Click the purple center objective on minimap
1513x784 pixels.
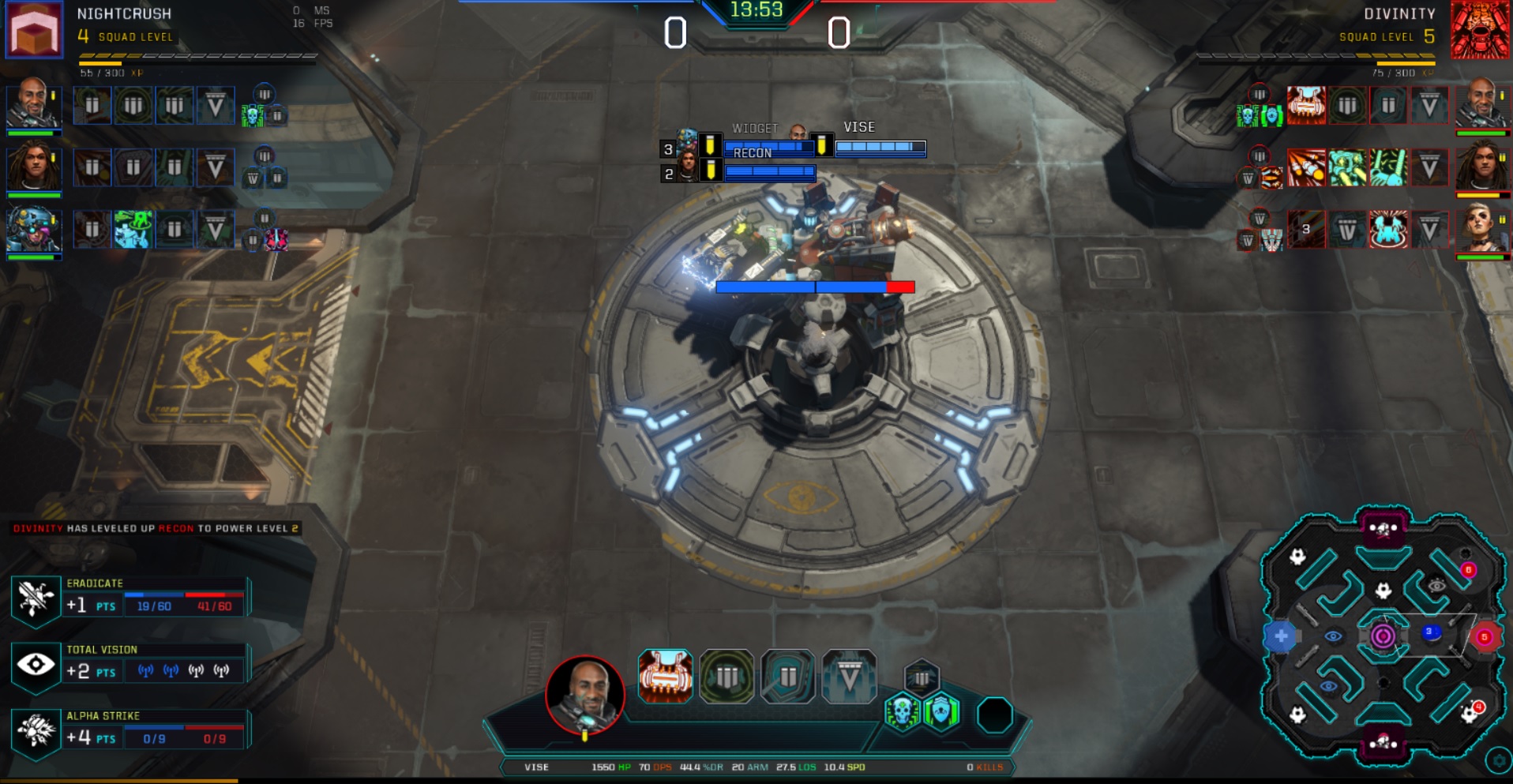[x=1383, y=636]
